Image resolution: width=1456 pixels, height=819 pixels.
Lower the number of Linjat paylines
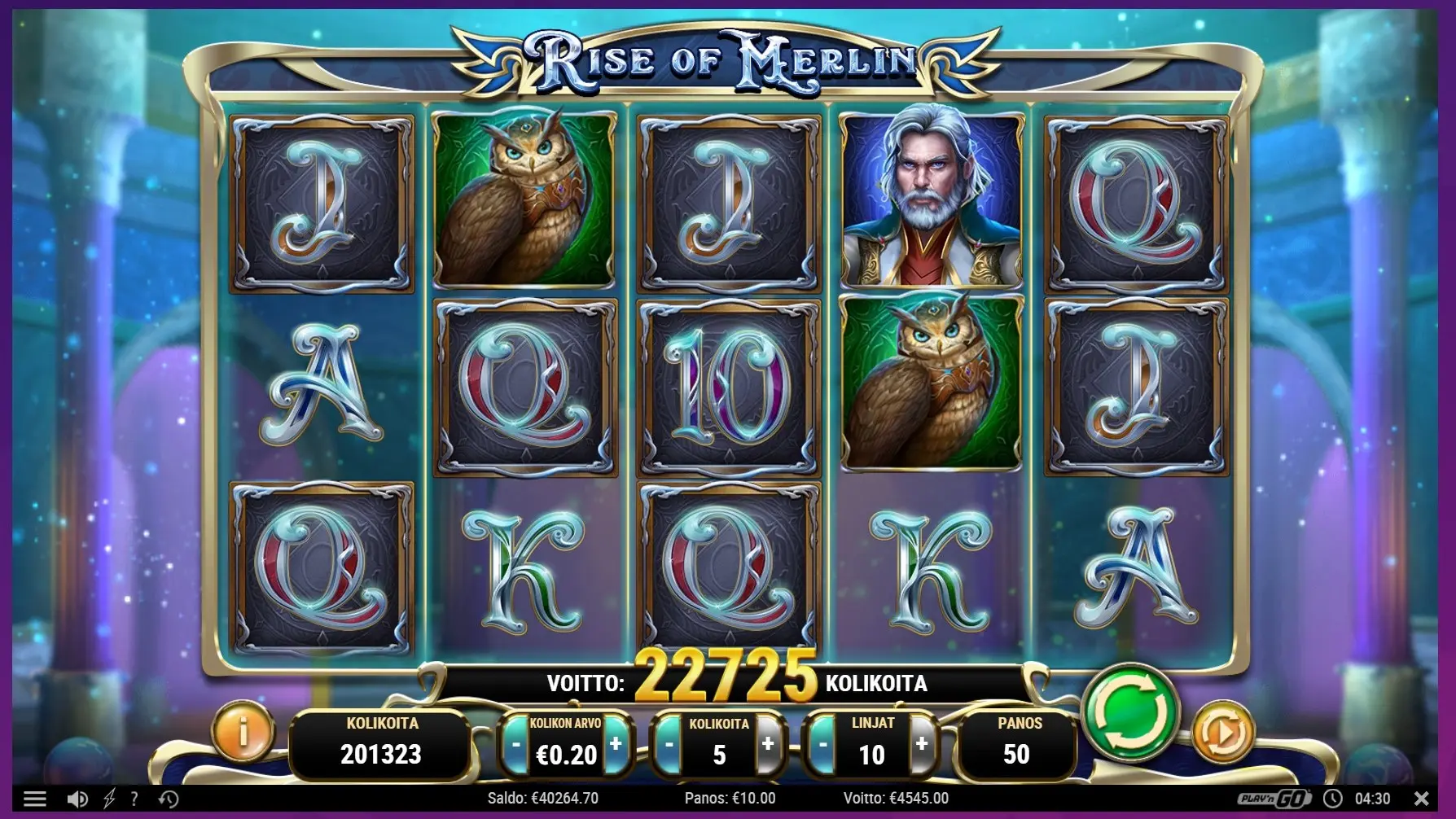pos(822,744)
